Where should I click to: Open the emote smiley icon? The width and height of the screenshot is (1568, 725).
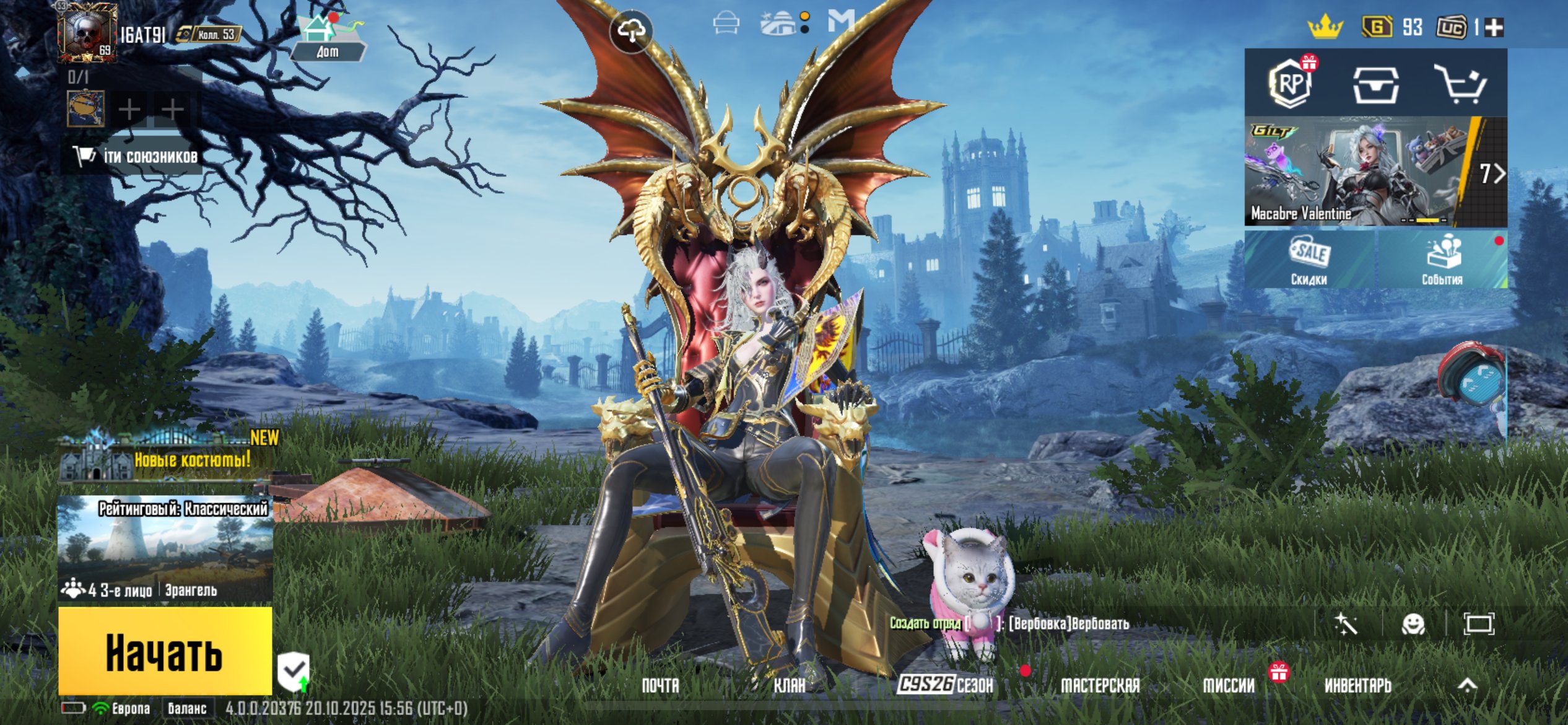pos(1413,624)
